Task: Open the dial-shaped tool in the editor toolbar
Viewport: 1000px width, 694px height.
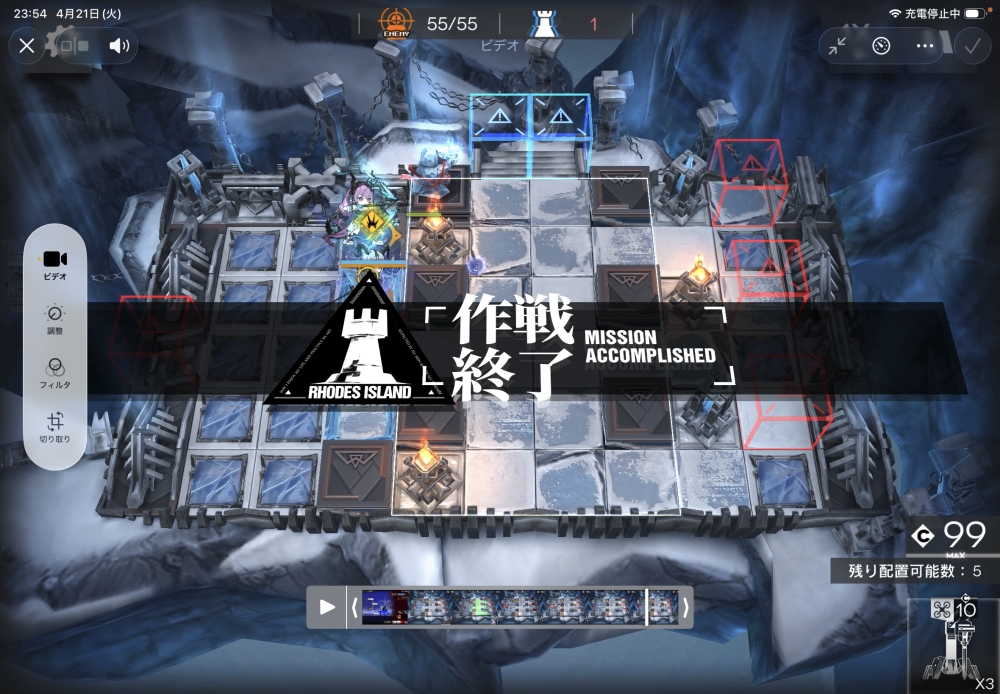Action: 881,45
